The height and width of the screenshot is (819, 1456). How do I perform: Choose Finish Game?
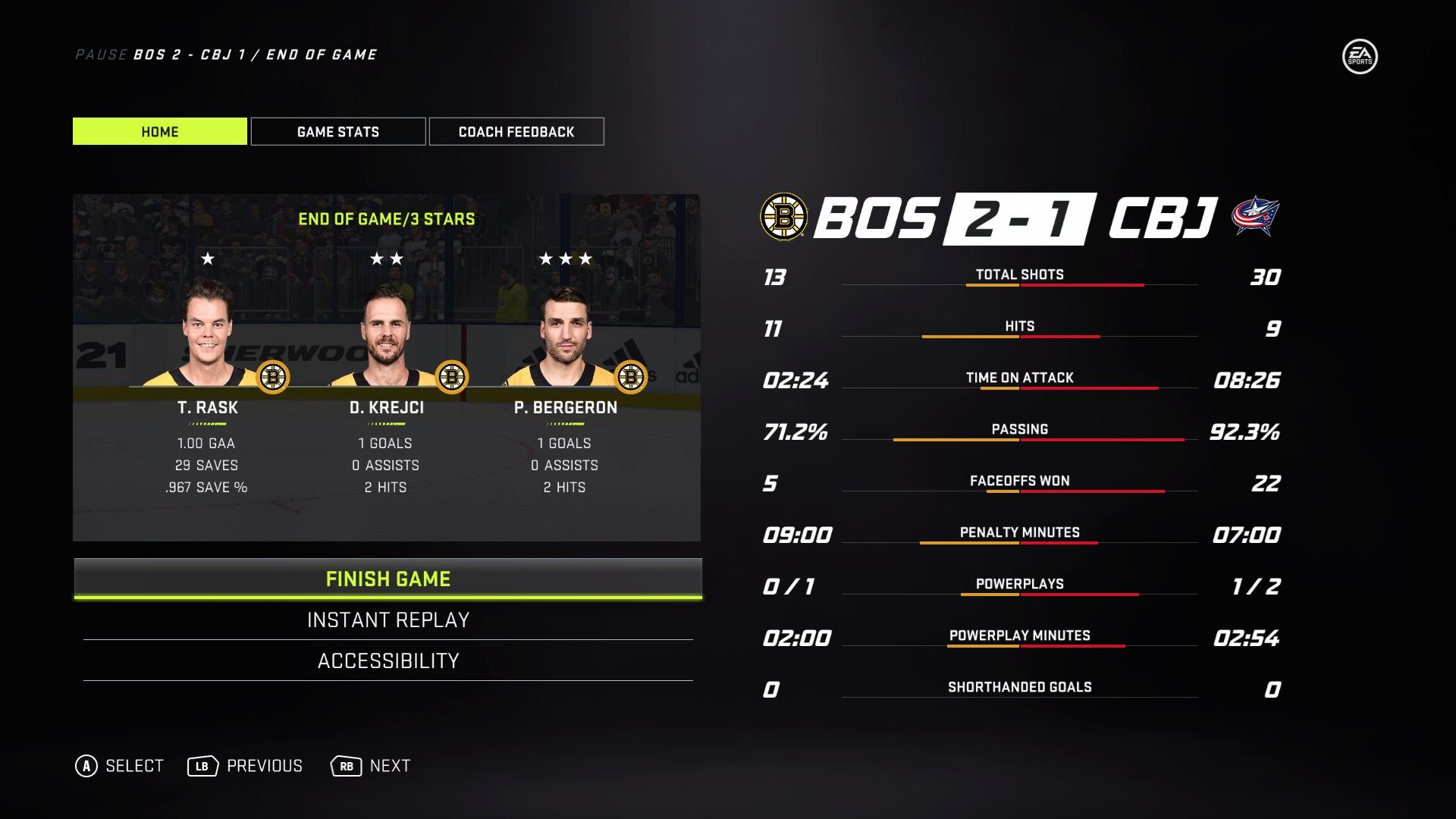(x=388, y=579)
